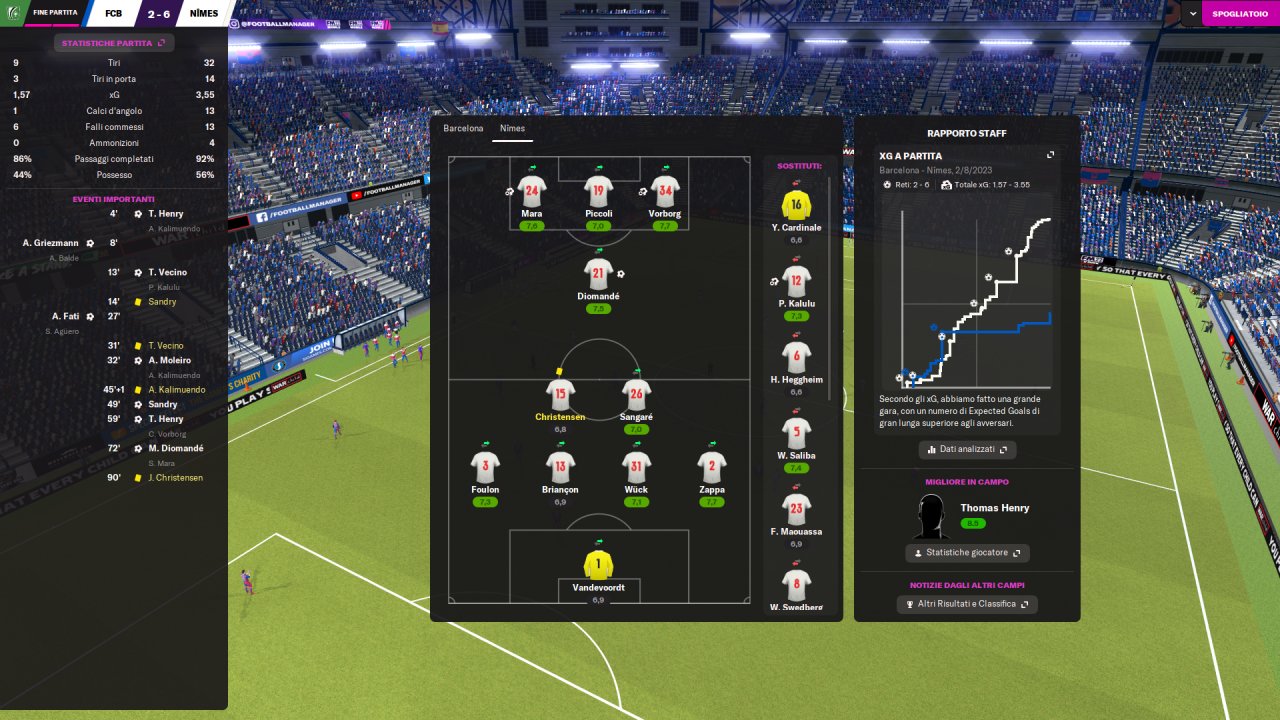Select goalkeeper Vandevoordt
This screenshot has width=1280, height=720.
coord(598,565)
